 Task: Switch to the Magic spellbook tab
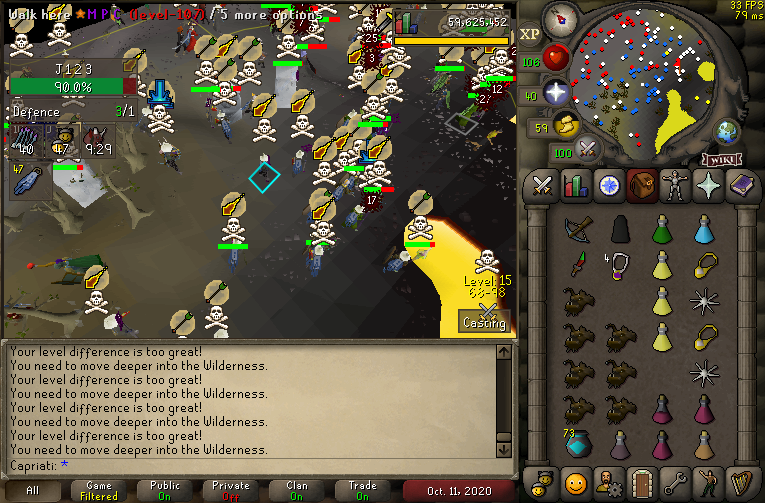[x=740, y=186]
